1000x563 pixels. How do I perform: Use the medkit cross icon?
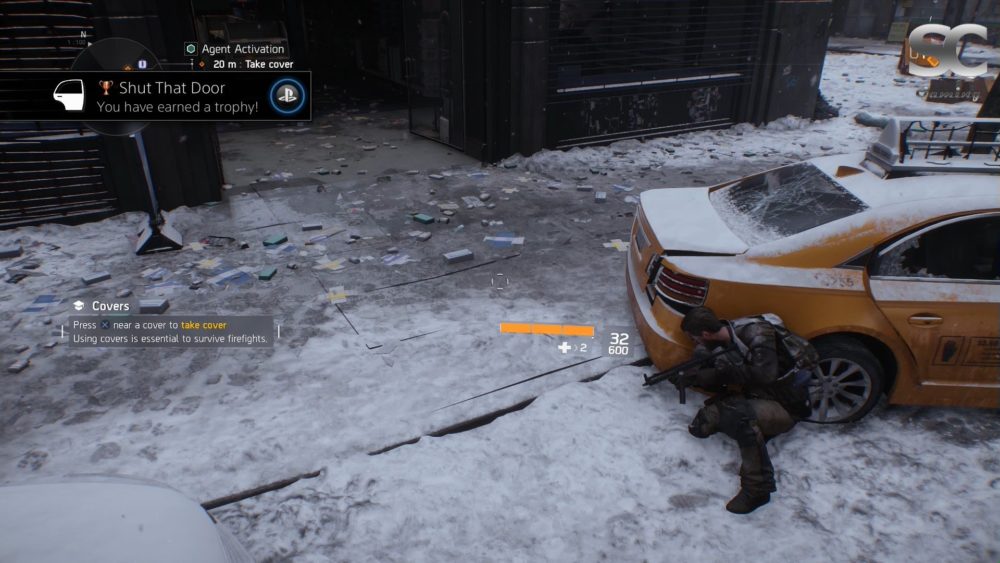(565, 347)
